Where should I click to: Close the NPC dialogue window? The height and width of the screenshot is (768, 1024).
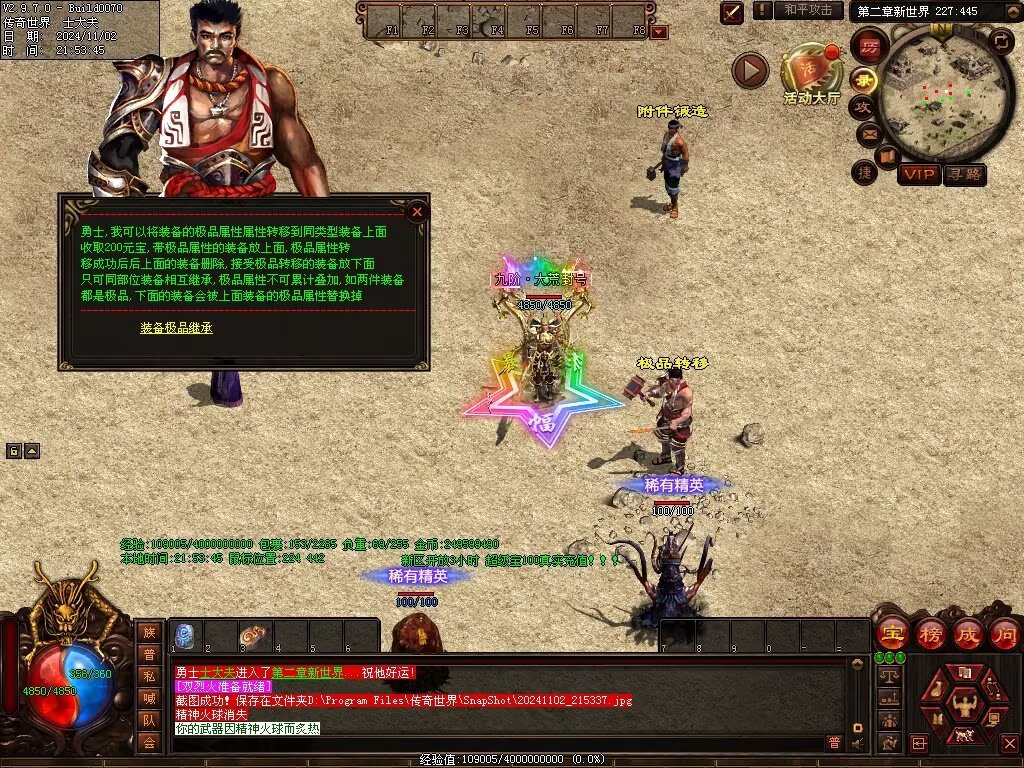(417, 211)
